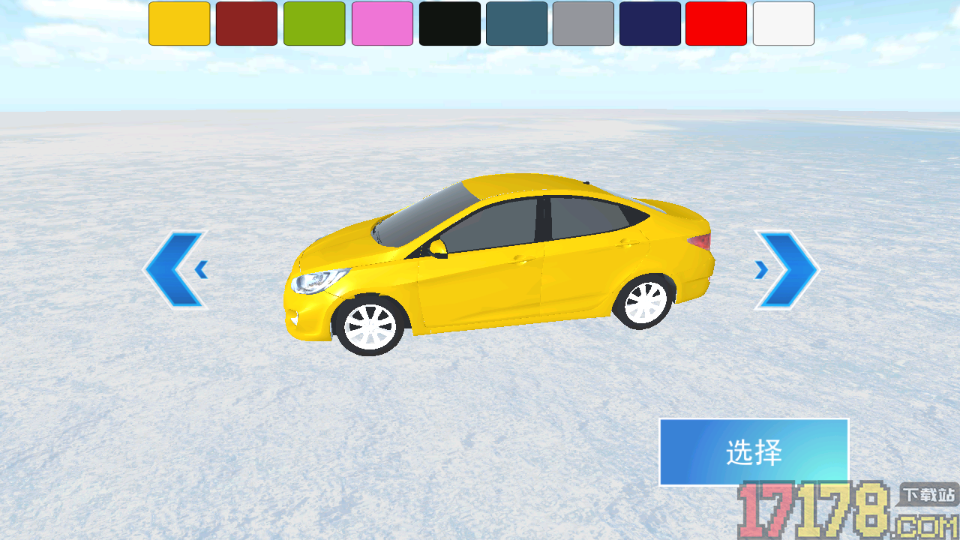This screenshot has height=540, width=960.
Task: Show the previous car with left arrow
Action: click(x=177, y=269)
